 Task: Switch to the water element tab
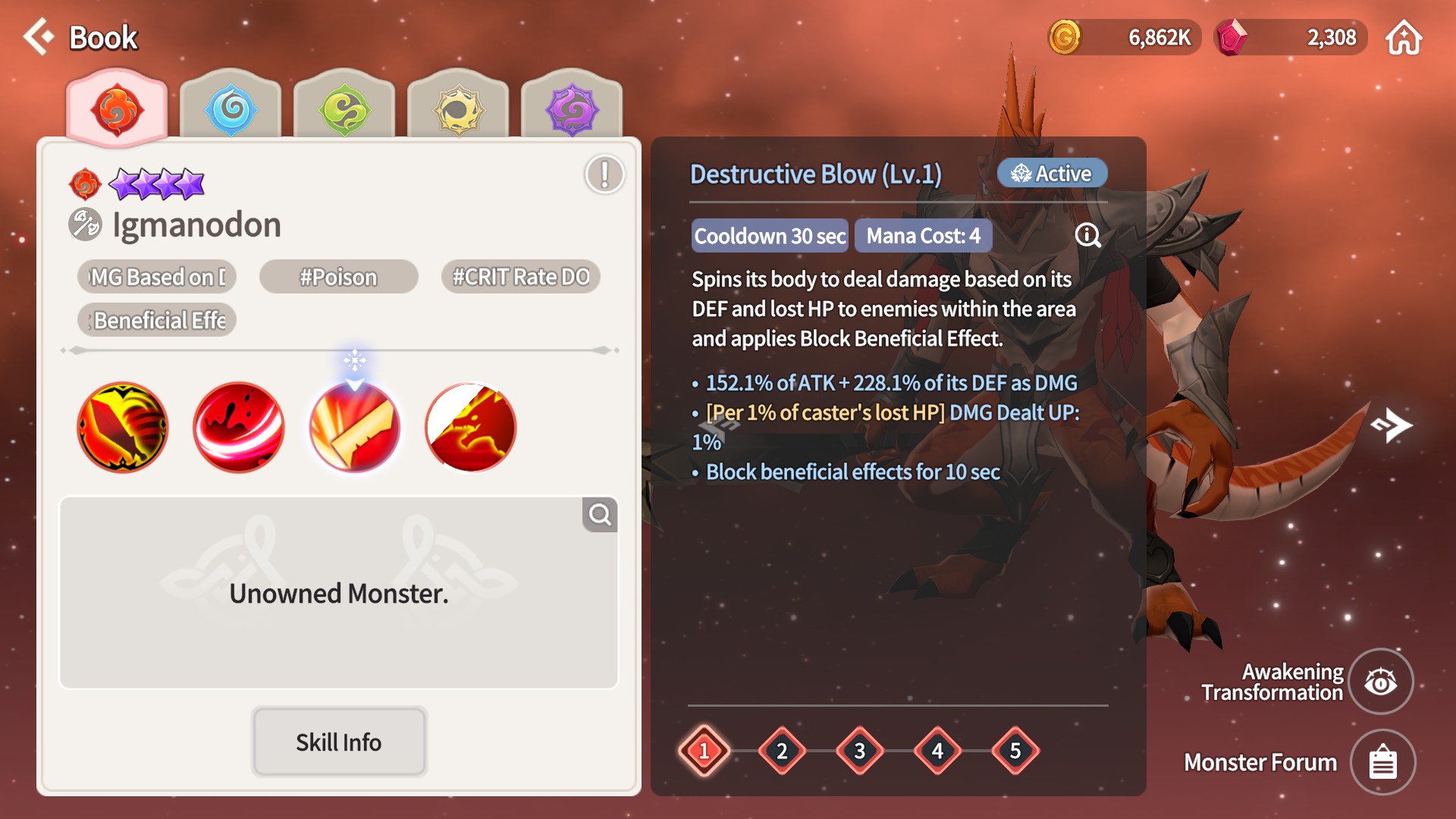click(x=231, y=109)
